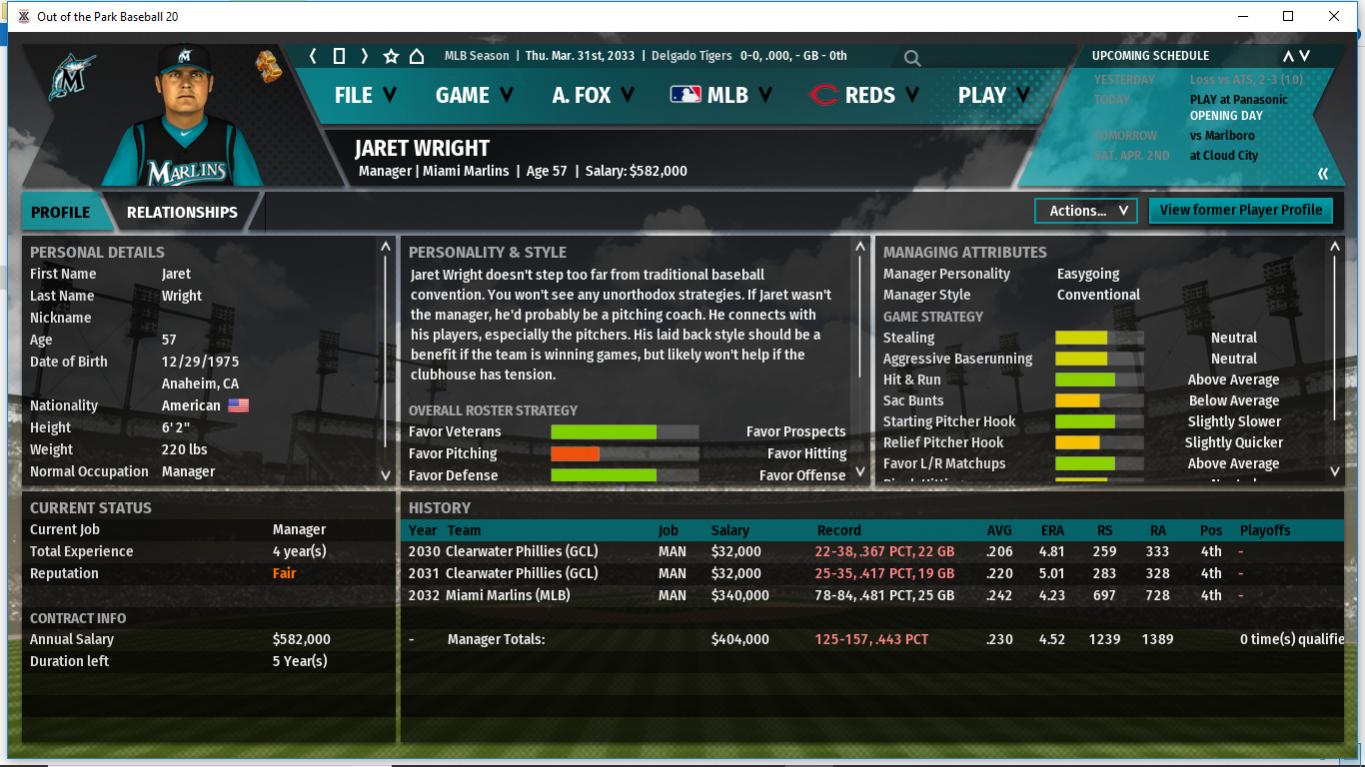Open the FILE menu
Screen dimensions: 1365x767
click(x=364, y=95)
